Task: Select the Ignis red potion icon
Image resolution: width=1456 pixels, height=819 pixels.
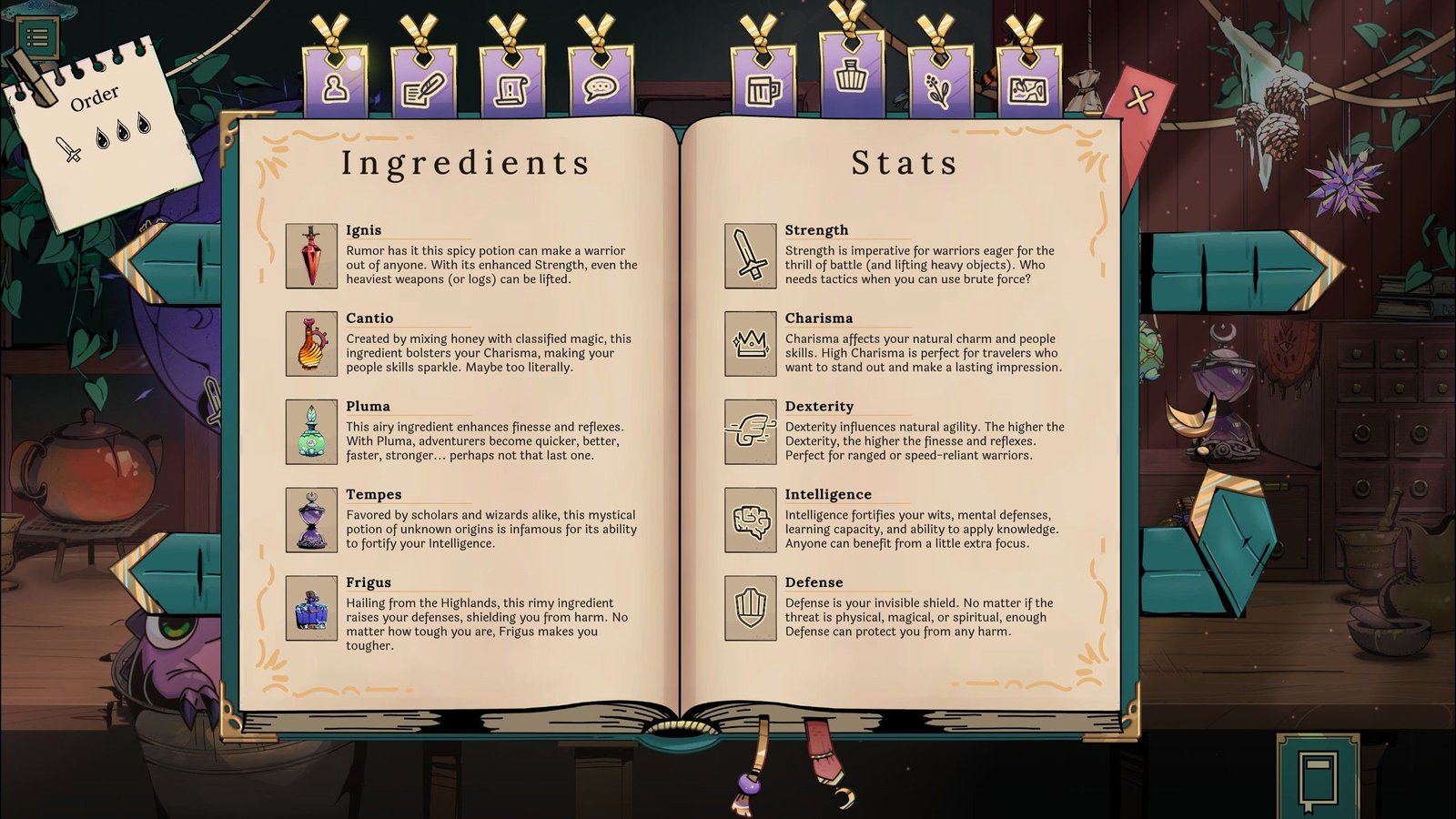Action: point(311,257)
